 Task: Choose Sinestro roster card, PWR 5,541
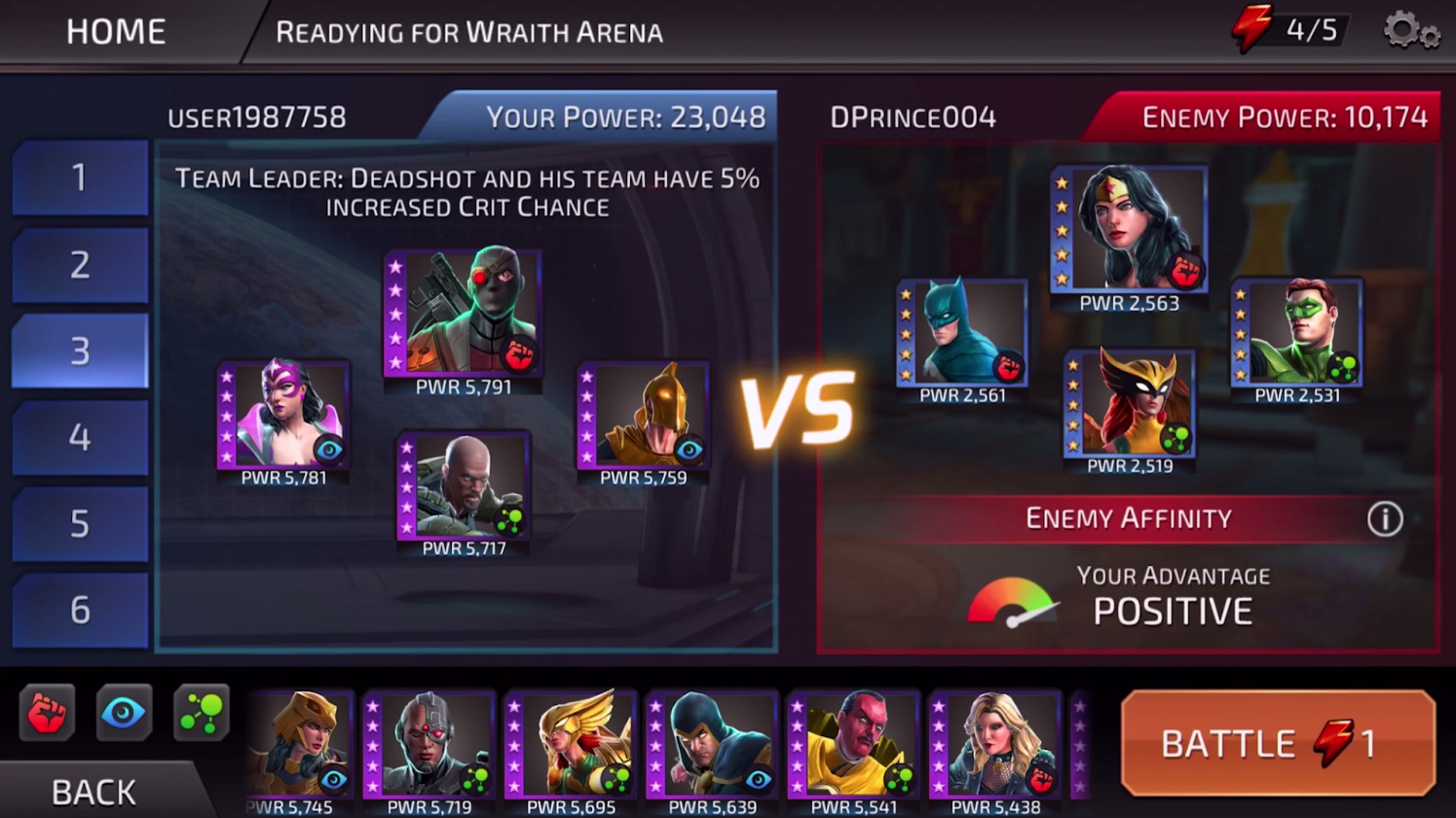pos(854,744)
